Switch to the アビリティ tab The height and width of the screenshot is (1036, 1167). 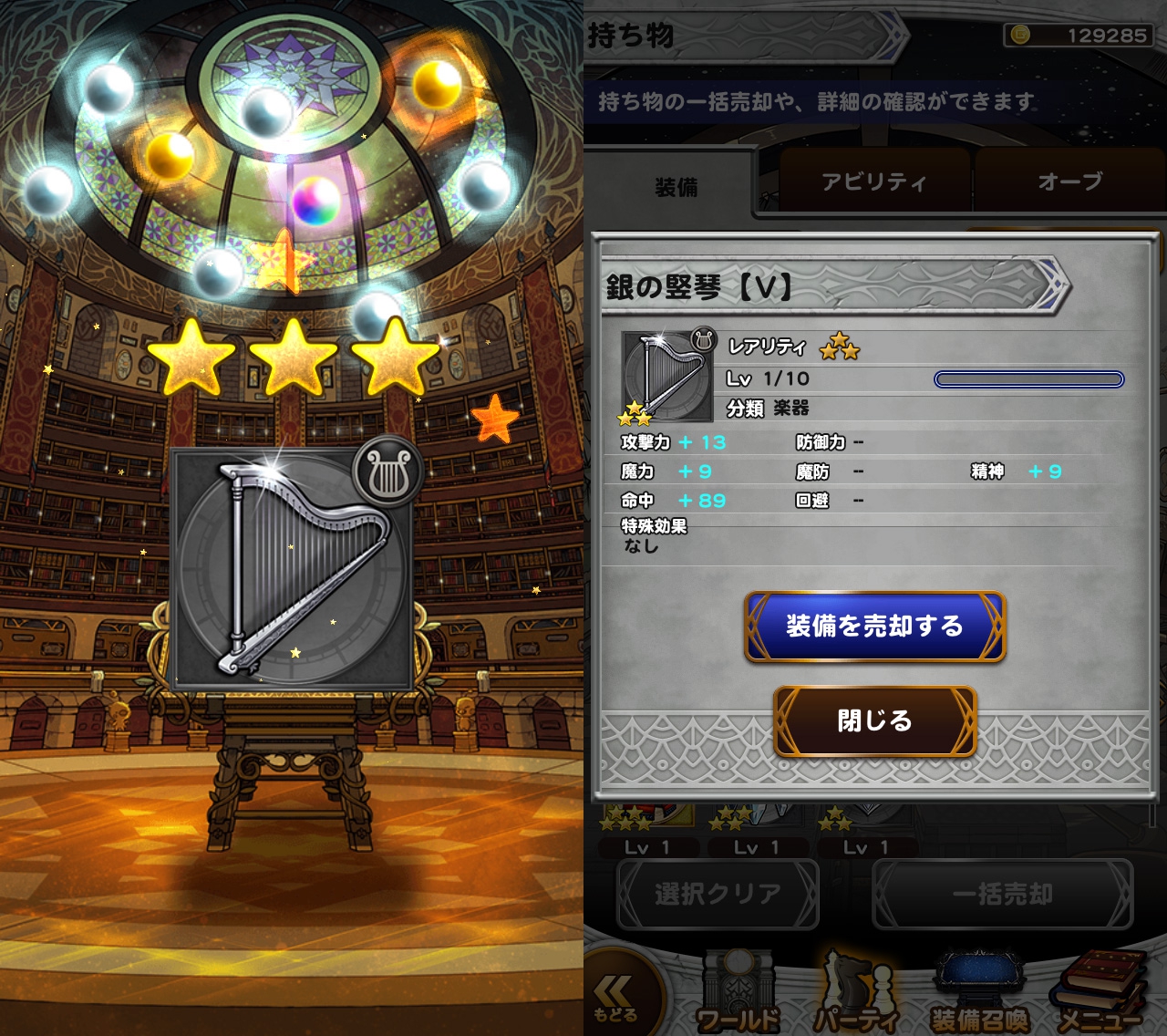873,182
